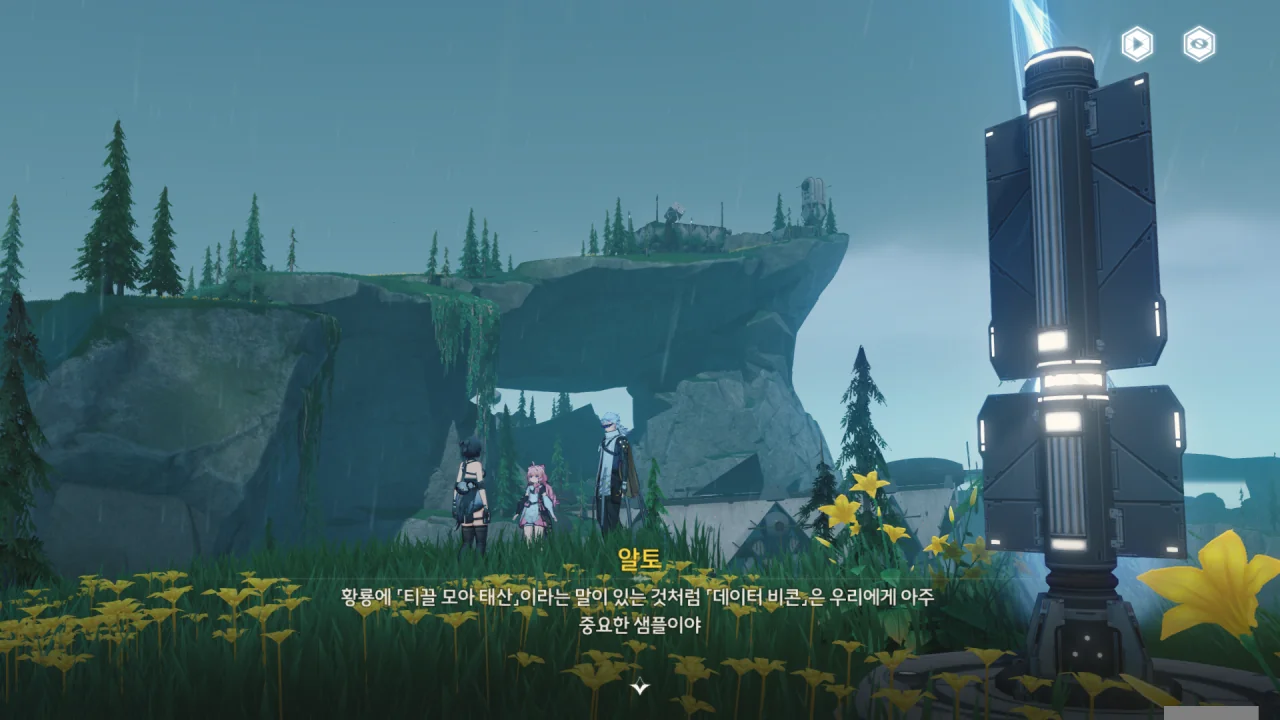Image resolution: width=1280 pixels, height=720 pixels.
Task: Toggle dialogue auto-play with the play icon
Action: [x=1137, y=44]
